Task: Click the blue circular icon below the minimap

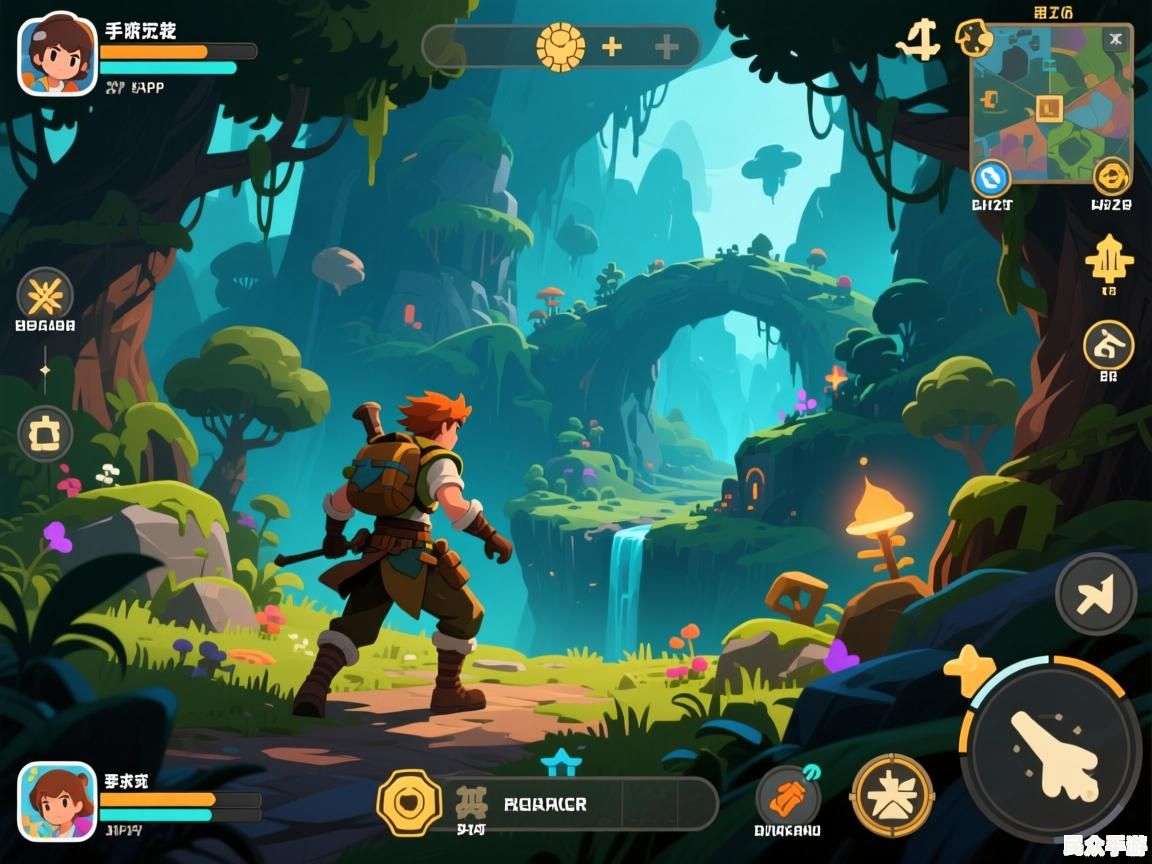Action: [x=991, y=178]
